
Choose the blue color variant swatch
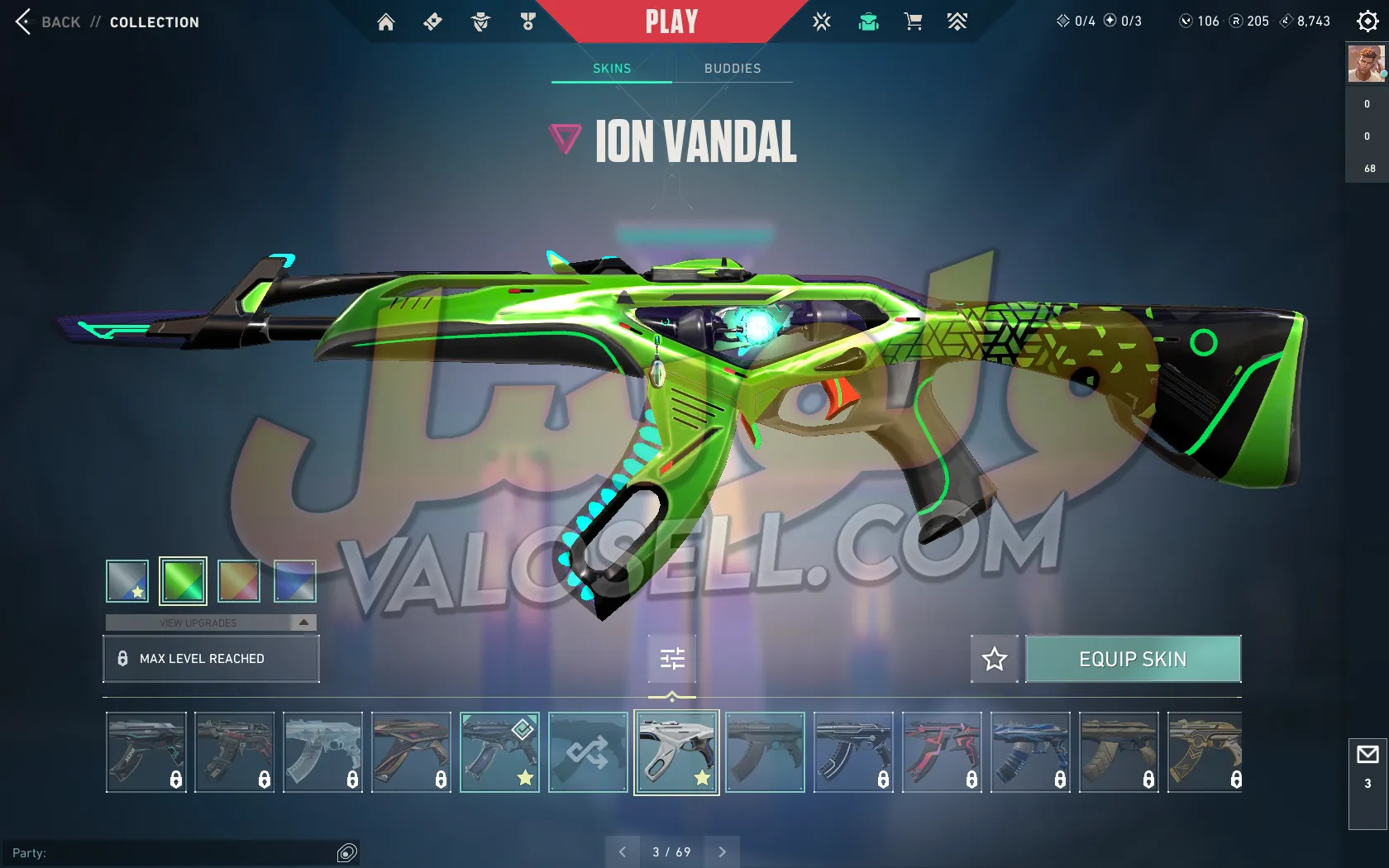click(294, 580)
